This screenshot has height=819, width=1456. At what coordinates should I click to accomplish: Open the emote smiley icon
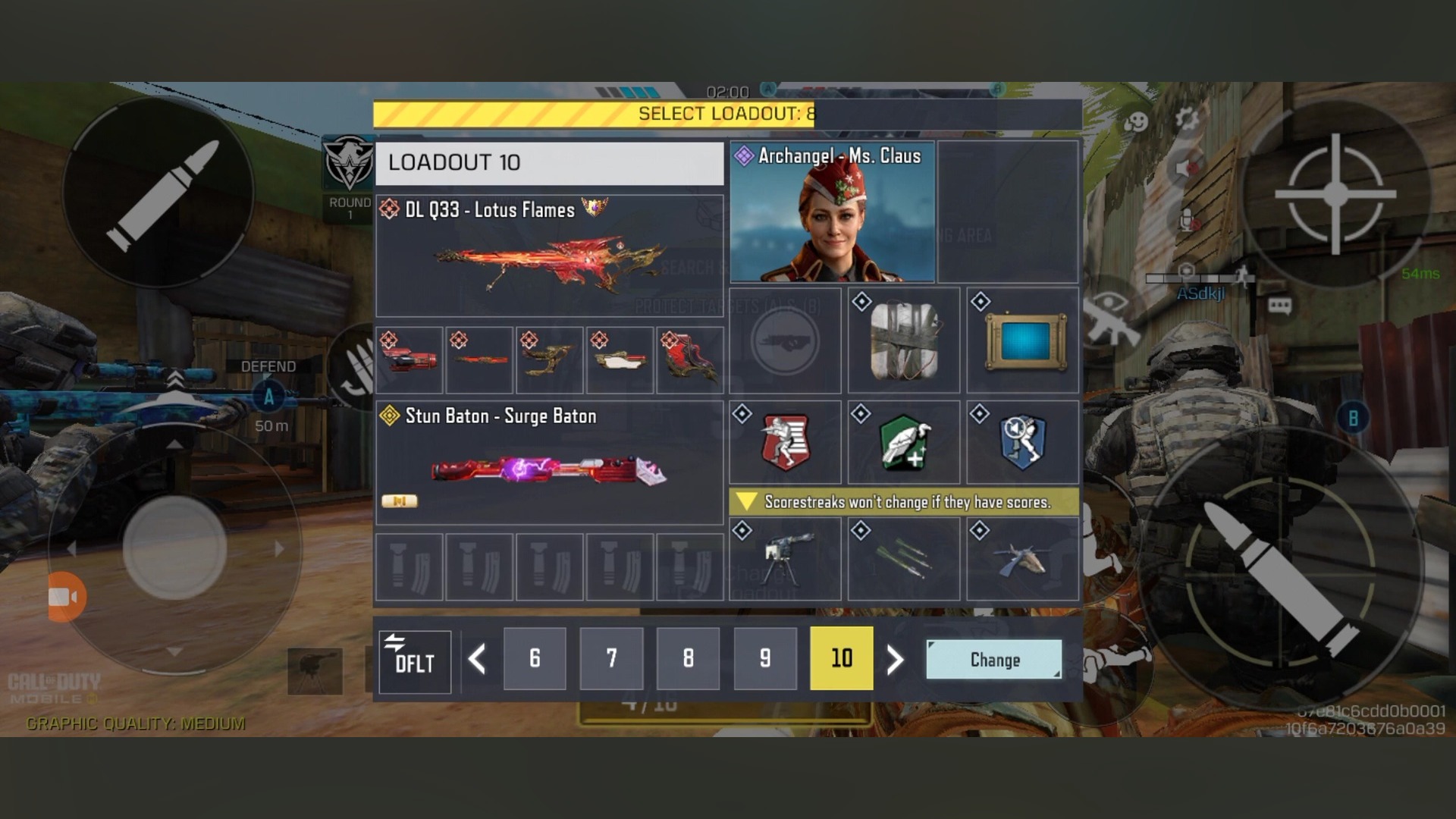pyautogui.click(x=1136, y=121)
